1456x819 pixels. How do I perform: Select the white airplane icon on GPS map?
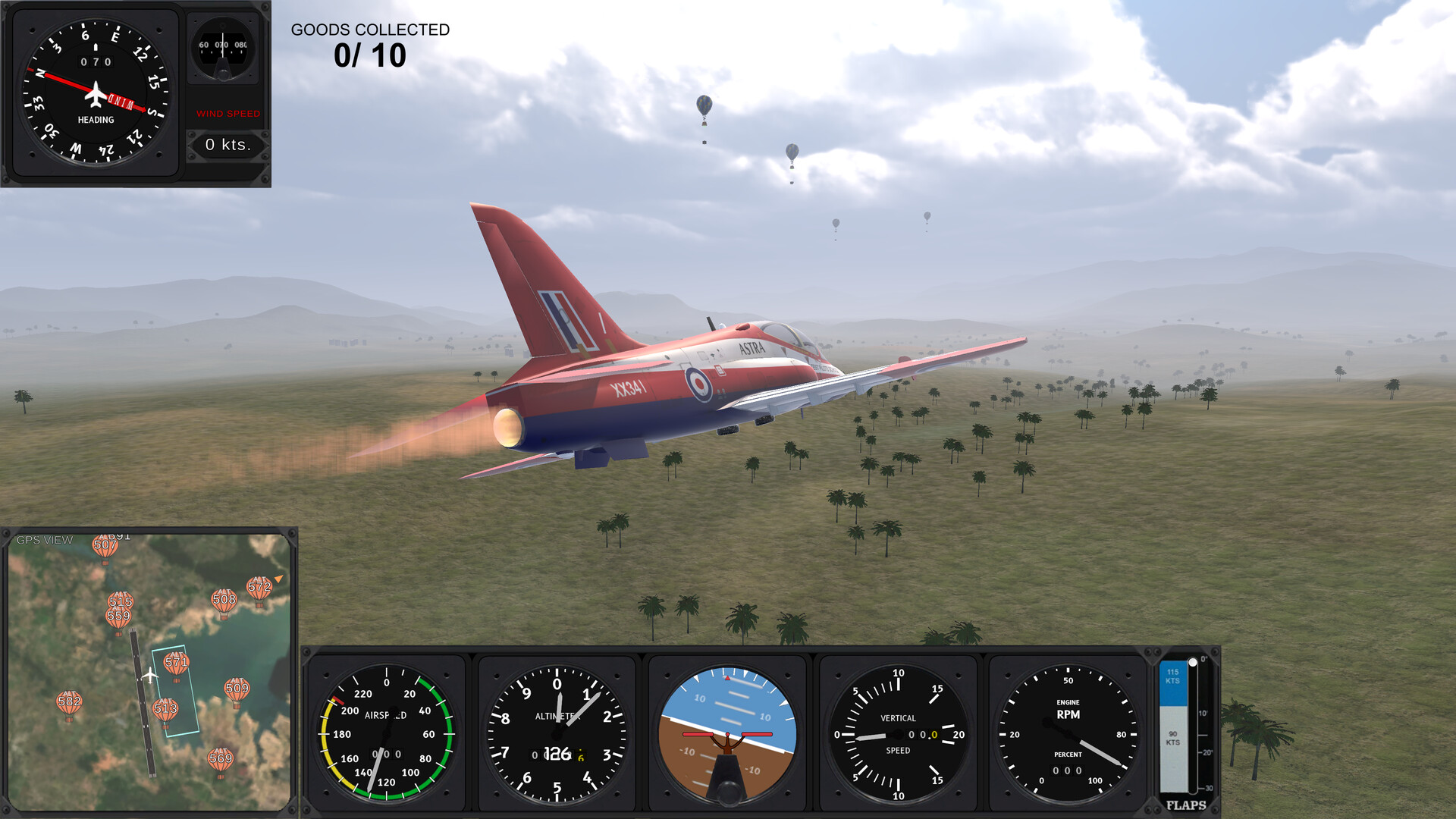pyautogui.click(x=150, y=674)
